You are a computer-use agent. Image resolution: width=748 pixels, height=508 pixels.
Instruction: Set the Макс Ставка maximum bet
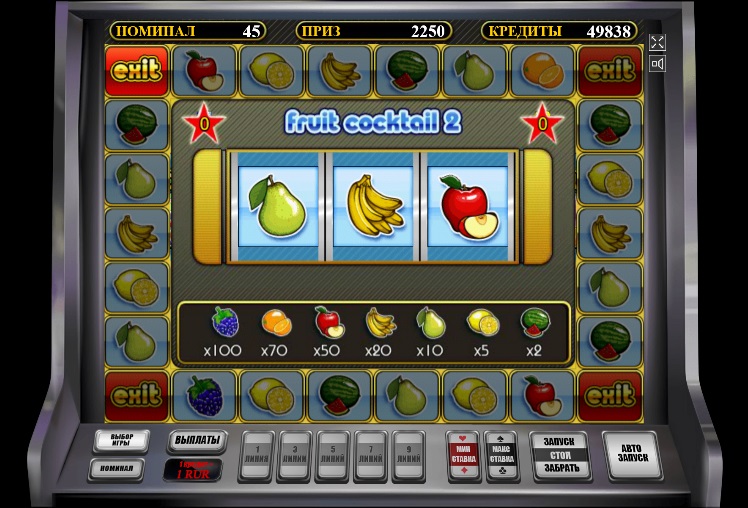[501, 455]
